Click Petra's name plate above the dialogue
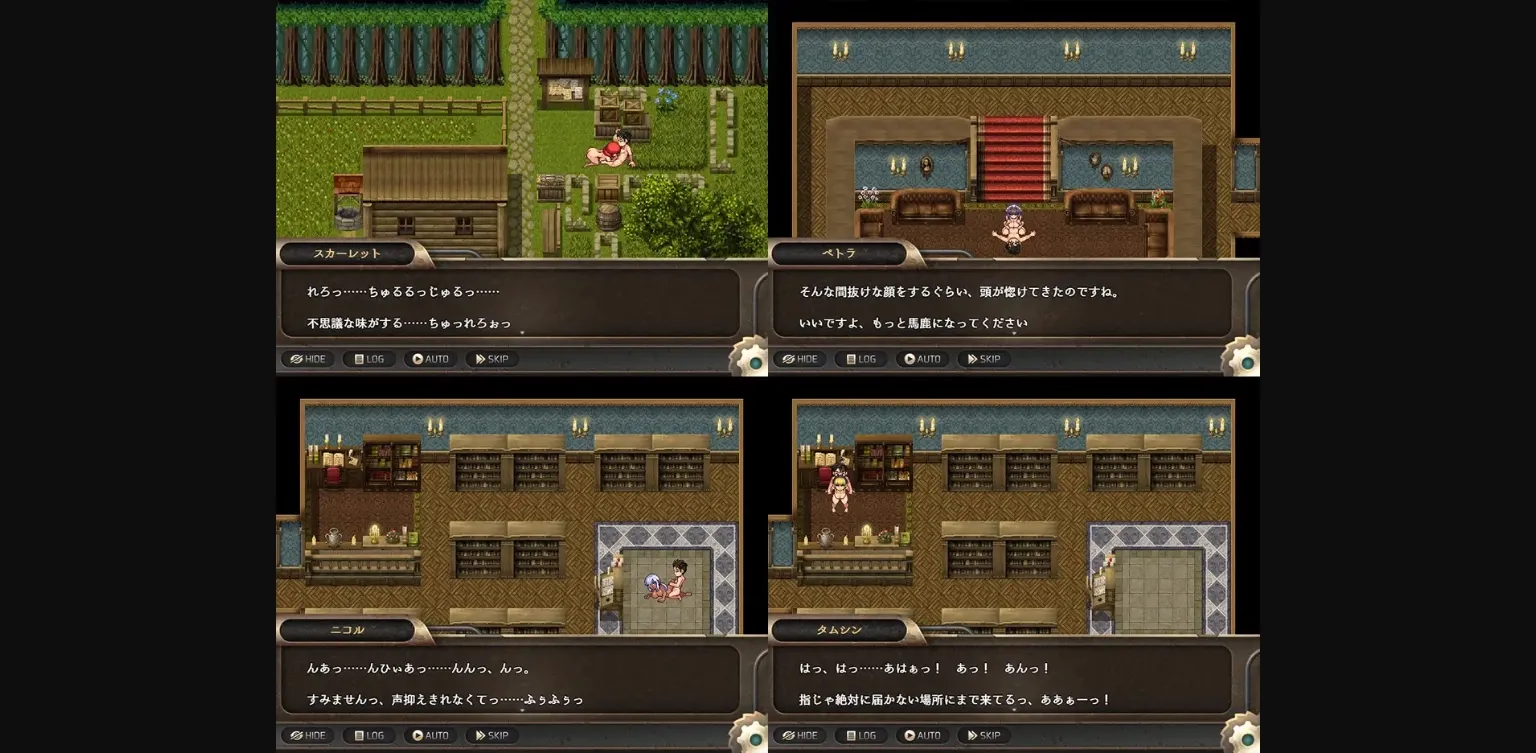Screen dimensions: 1536x753 (x=838, y=253)
